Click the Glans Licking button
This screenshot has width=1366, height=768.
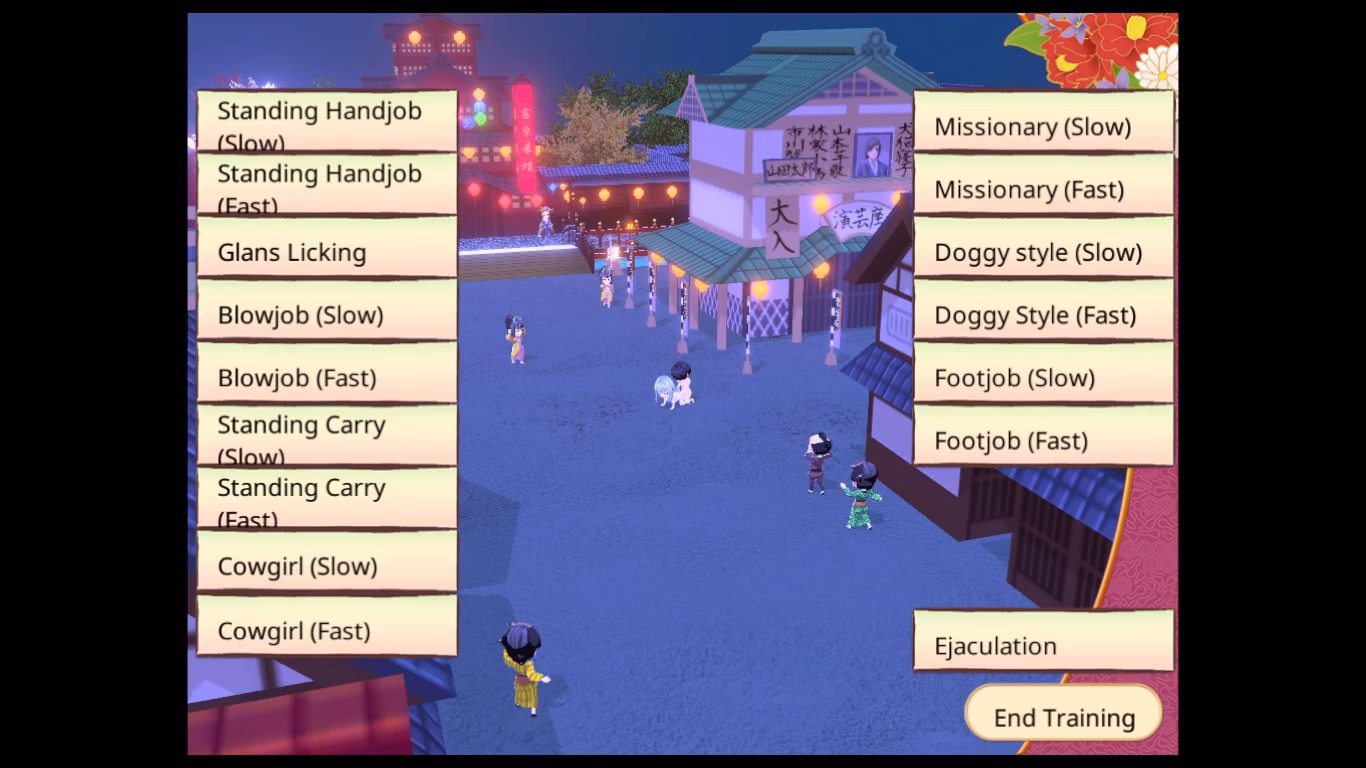point(327,248)
